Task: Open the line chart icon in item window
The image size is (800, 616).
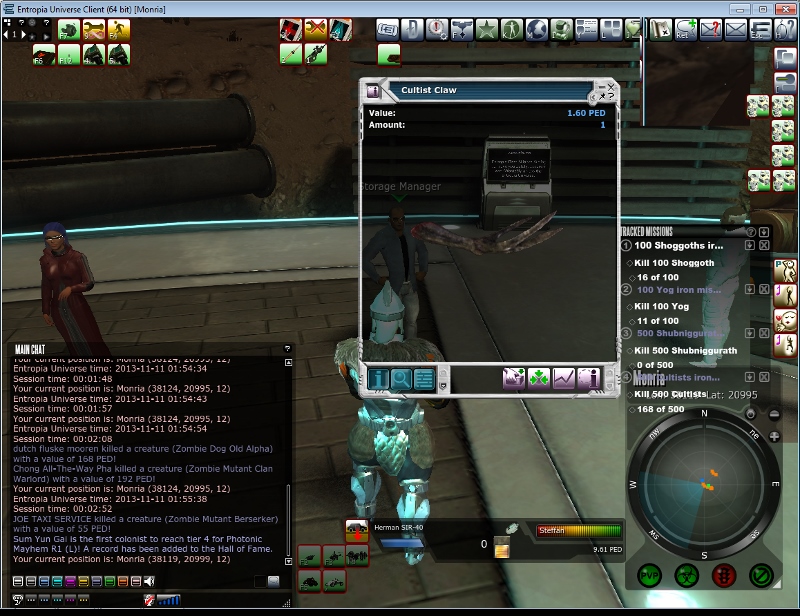Action: pyautogui.click(x=564, y=379)
